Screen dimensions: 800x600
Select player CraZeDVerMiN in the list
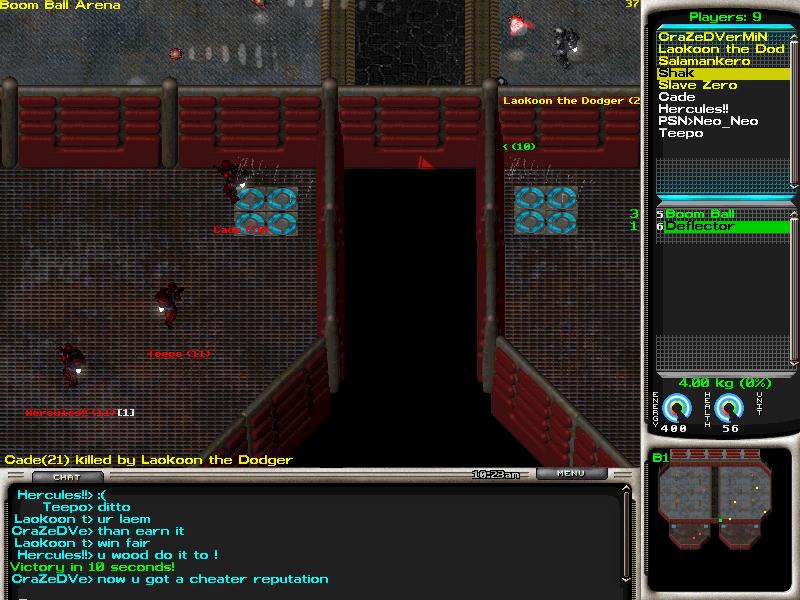coord(713,37)
